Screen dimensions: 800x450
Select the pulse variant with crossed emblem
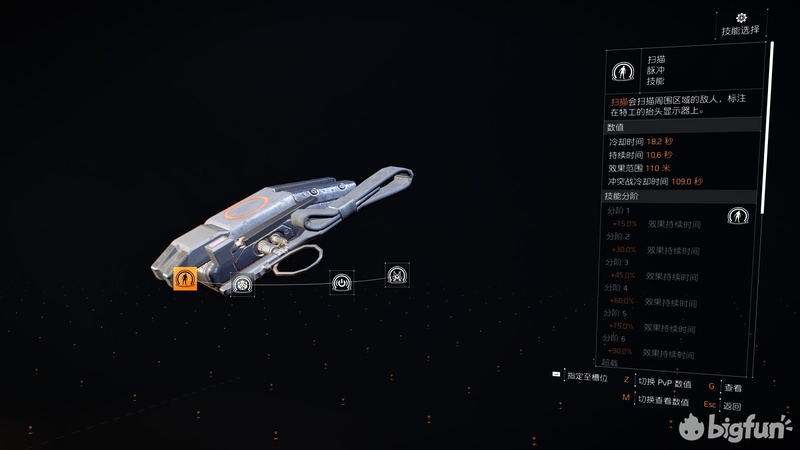(397, 274)
